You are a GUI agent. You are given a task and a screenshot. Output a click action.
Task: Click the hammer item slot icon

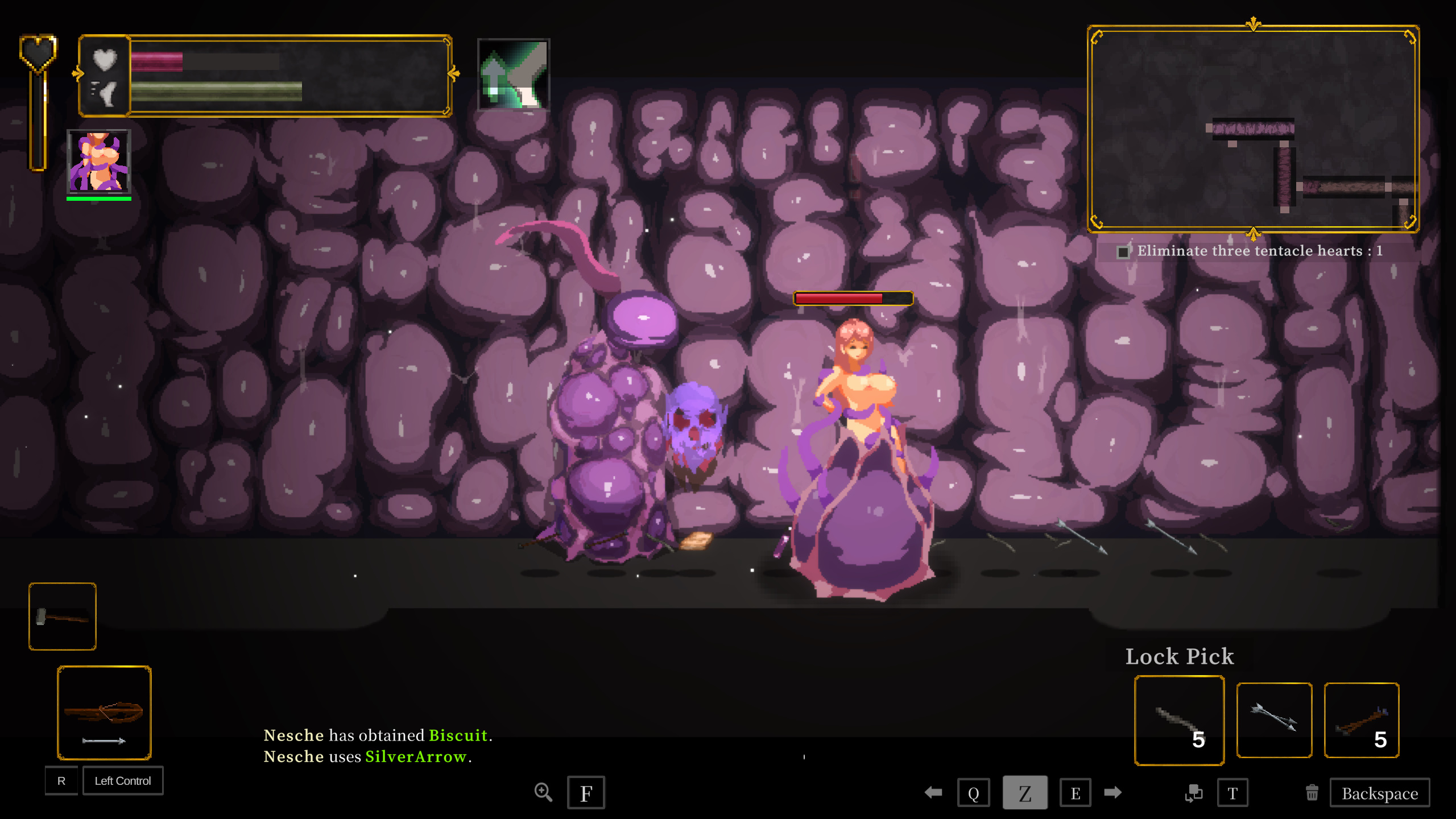[x=62, y=617]
